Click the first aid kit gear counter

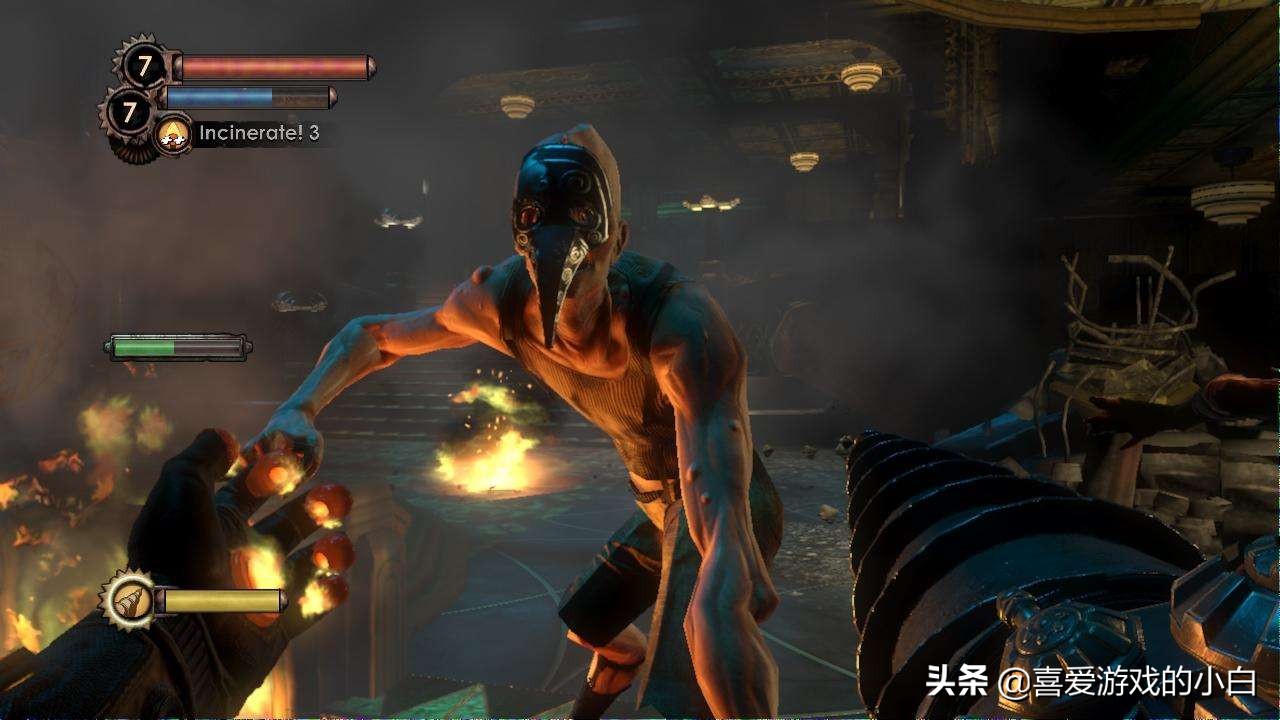click(x=145, y=67)
